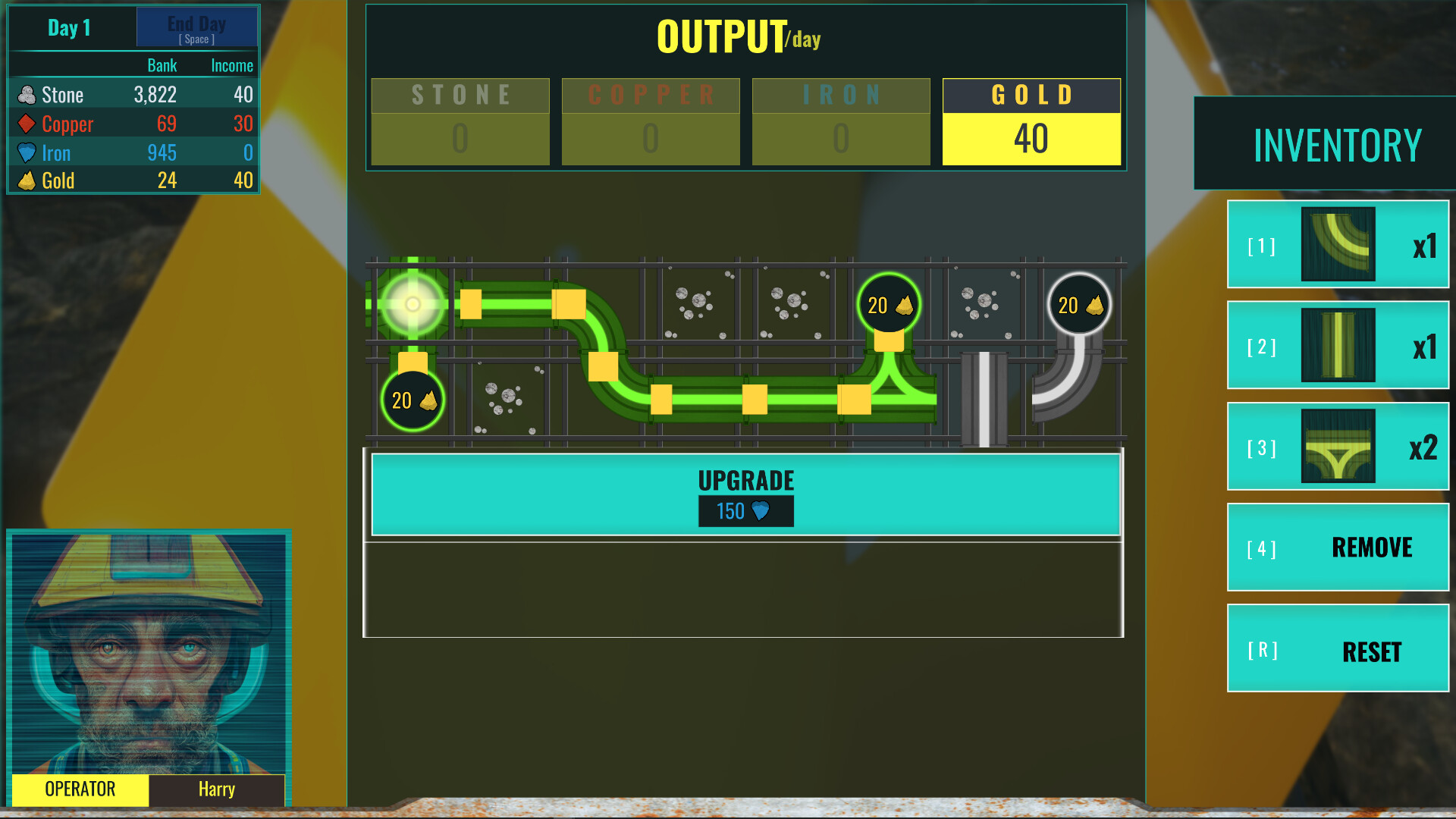Select the Copper diamond icon in the sidebar
The height and width of the screenshot is (819, 1456).
(27, 124)
